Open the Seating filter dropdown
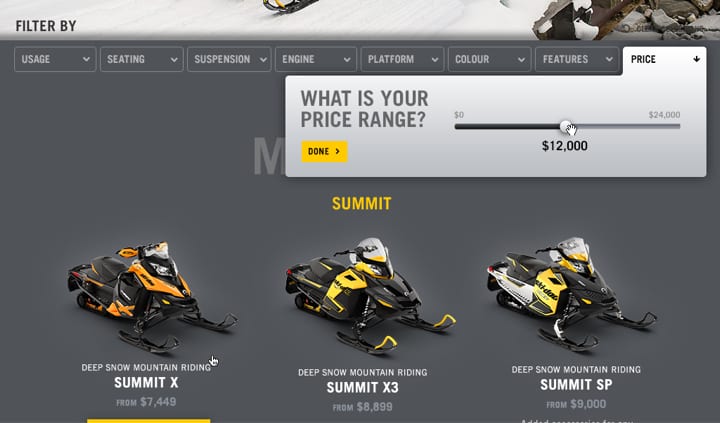The image size is (720, 423). (x=141, y=60)
